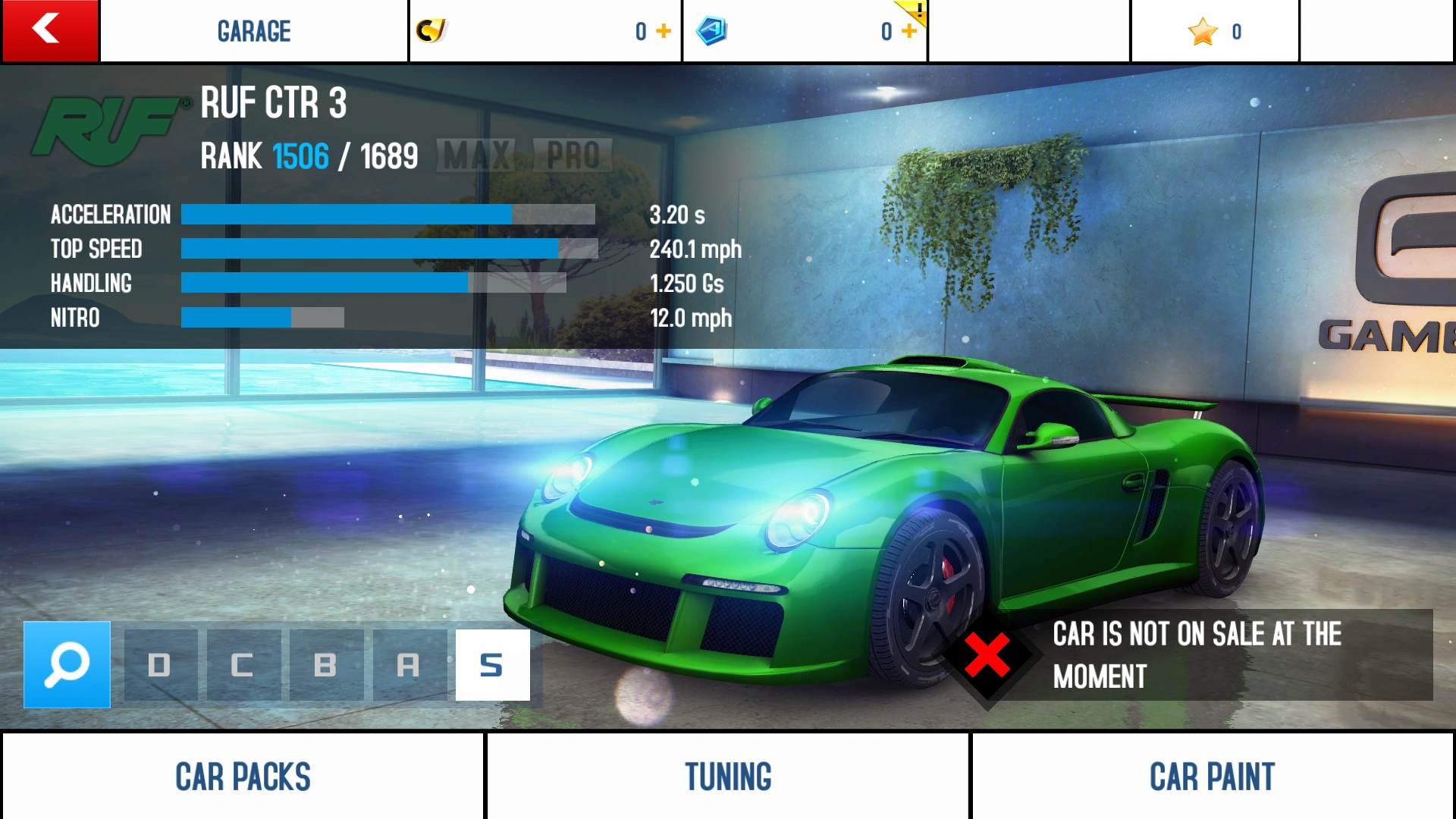This screenshot has height=819, width=1456.
Task: Click the star rating counter icon
Action: (x=1203, y=31)
